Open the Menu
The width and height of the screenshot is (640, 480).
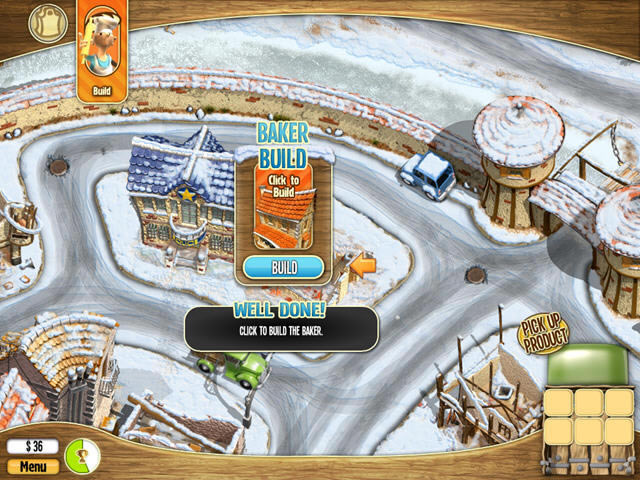pyautogui.click(x=32, y=466)
